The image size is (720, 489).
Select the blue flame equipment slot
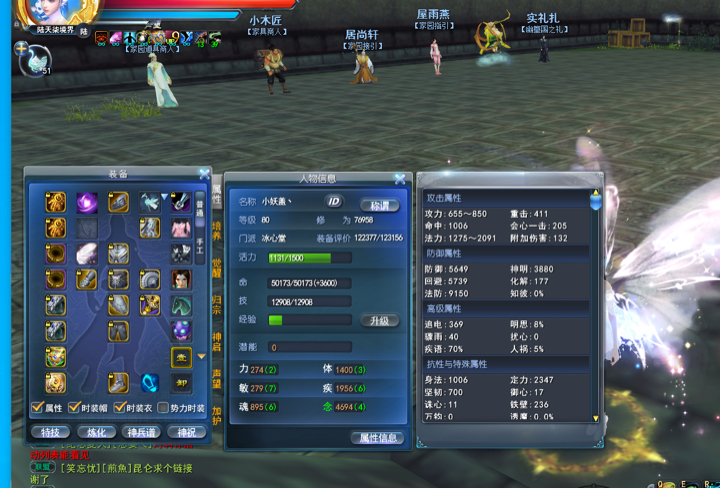(x=150, y=383)
